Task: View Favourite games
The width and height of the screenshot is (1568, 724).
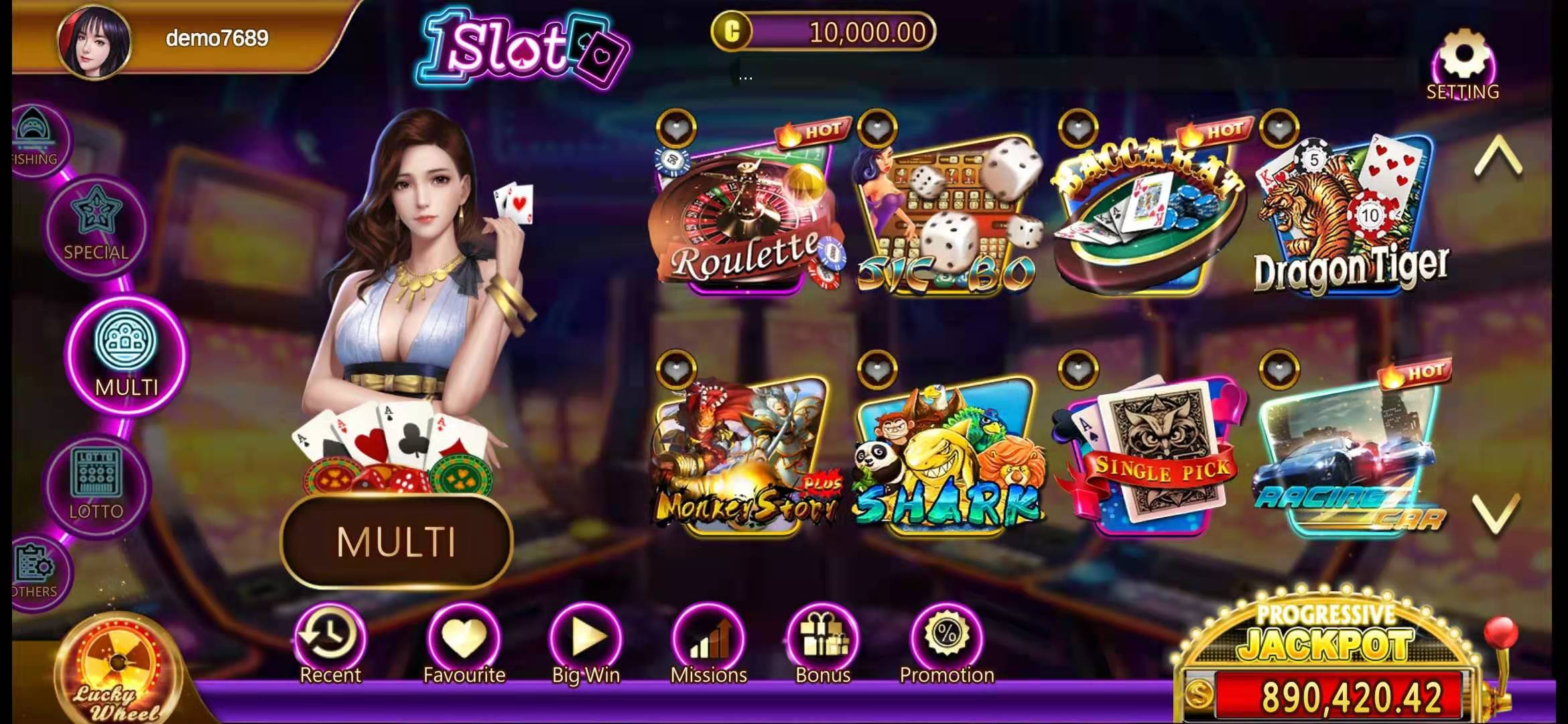Action: [x=464, y=644]
